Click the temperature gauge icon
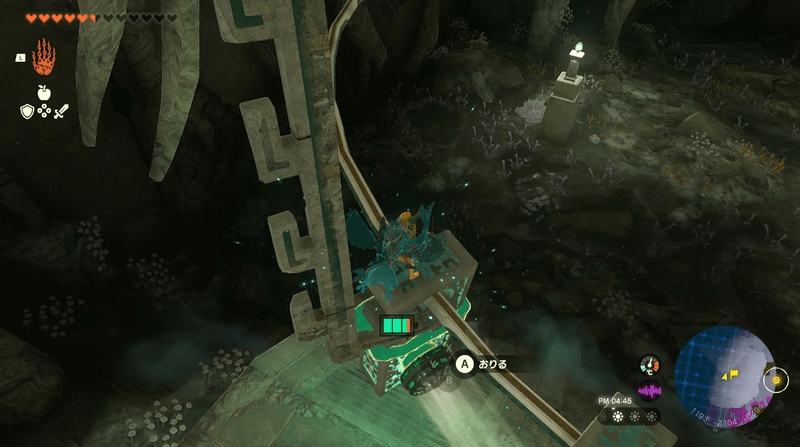This screenshot has width=800, height=447. pyautogui.click(x=651, y=366)
